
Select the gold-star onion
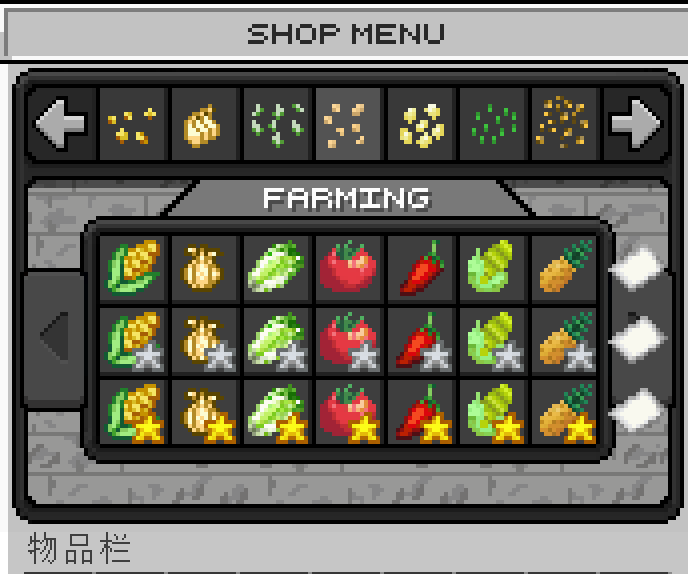tap(205, 412)
